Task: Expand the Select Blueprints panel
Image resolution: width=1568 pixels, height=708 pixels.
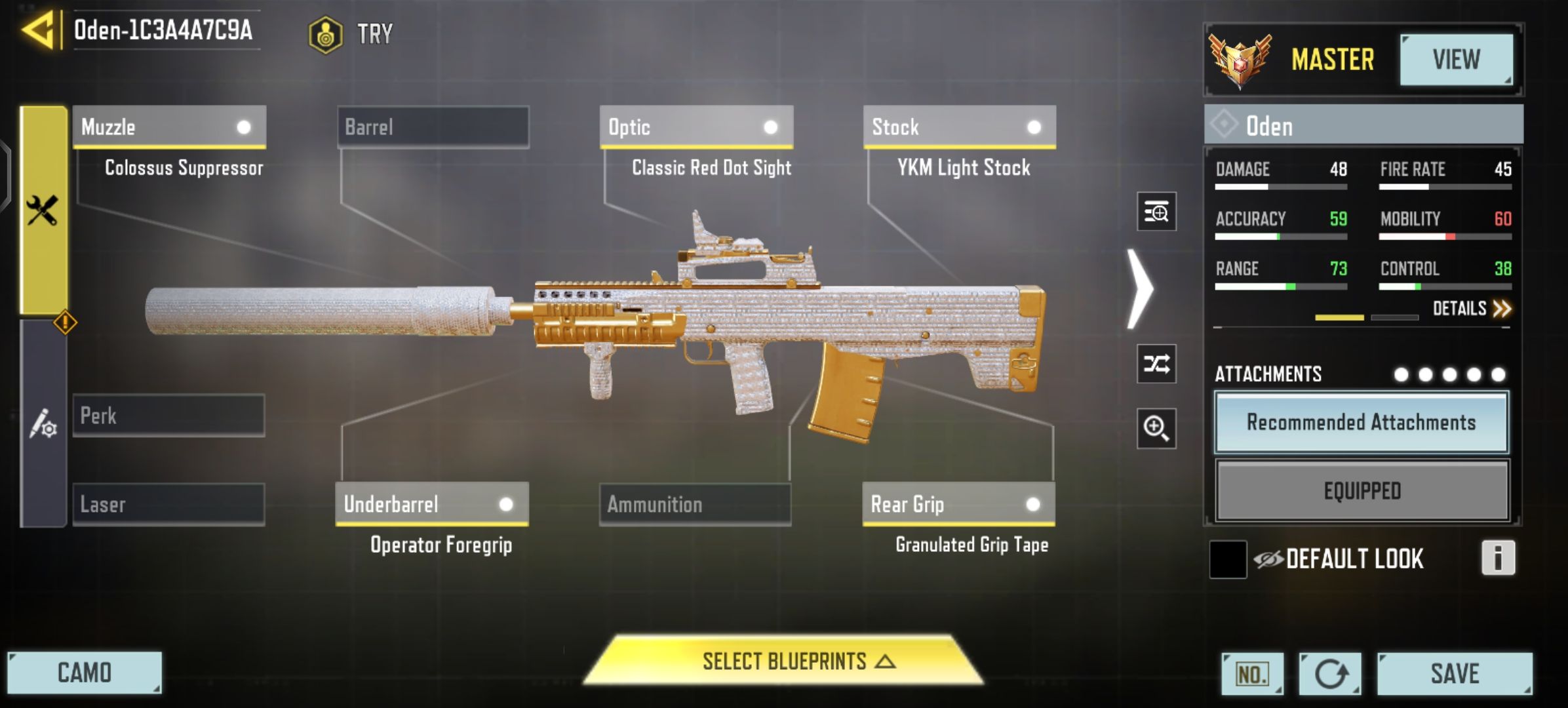Action: pyautogui.click(x=784, y=661)
